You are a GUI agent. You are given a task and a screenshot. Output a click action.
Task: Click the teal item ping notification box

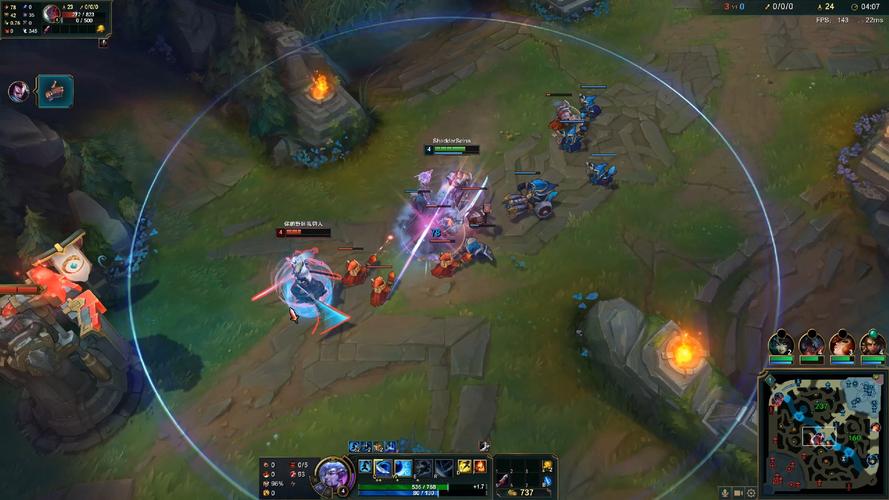tap(55, 91)
